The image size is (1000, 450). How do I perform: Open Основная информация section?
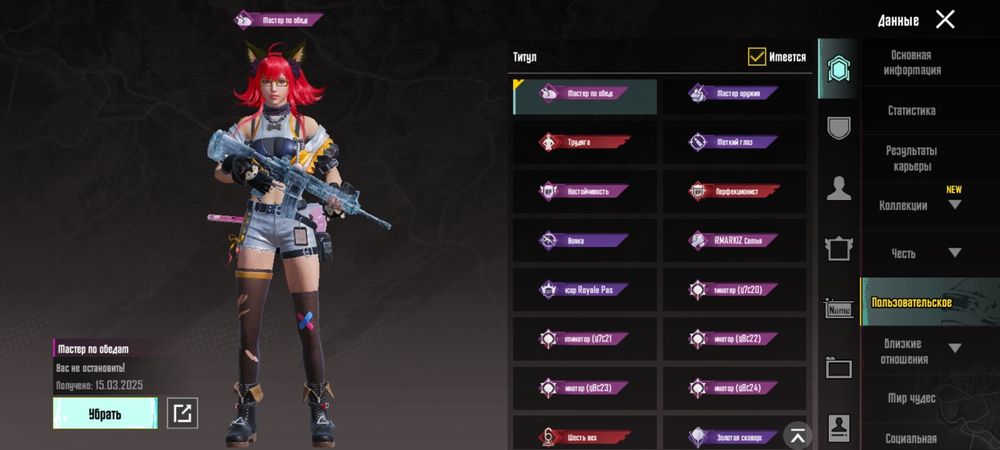click(x=911, y=63)
